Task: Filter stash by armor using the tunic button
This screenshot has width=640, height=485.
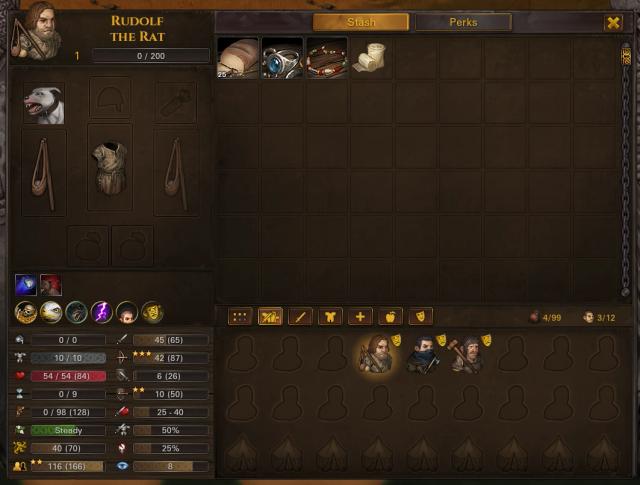Action: (x=330, y=317)
